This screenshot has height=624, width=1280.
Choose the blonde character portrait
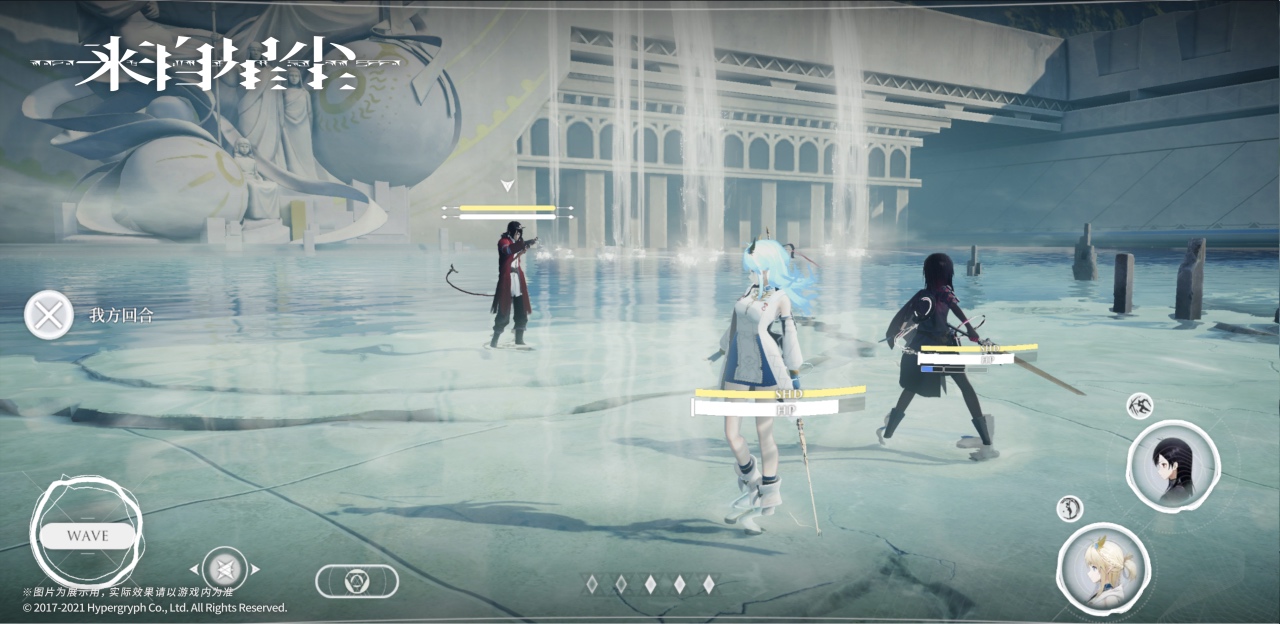pos(1103,568)
